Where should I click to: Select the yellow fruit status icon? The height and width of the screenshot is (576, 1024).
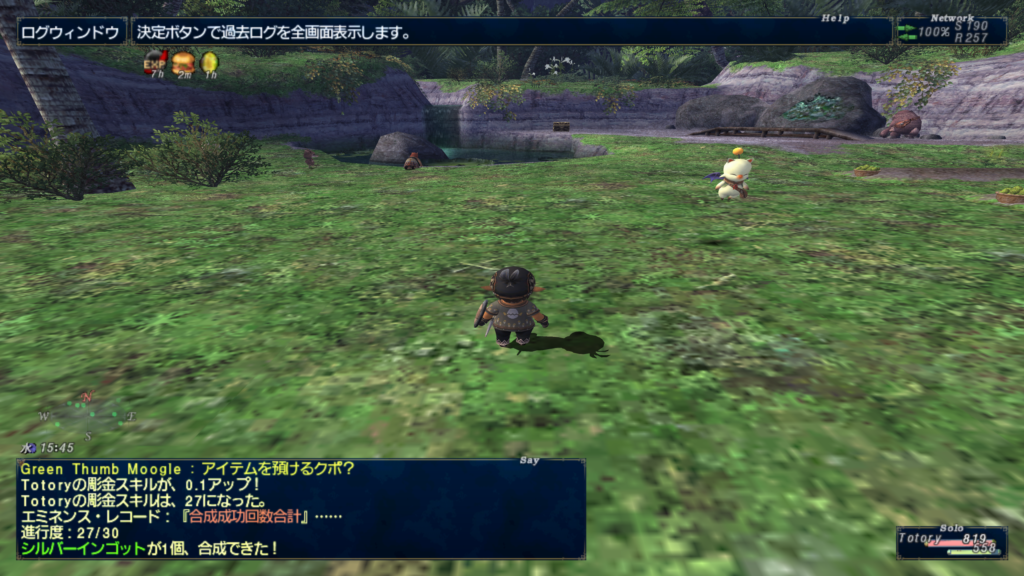tap(209, 63)
